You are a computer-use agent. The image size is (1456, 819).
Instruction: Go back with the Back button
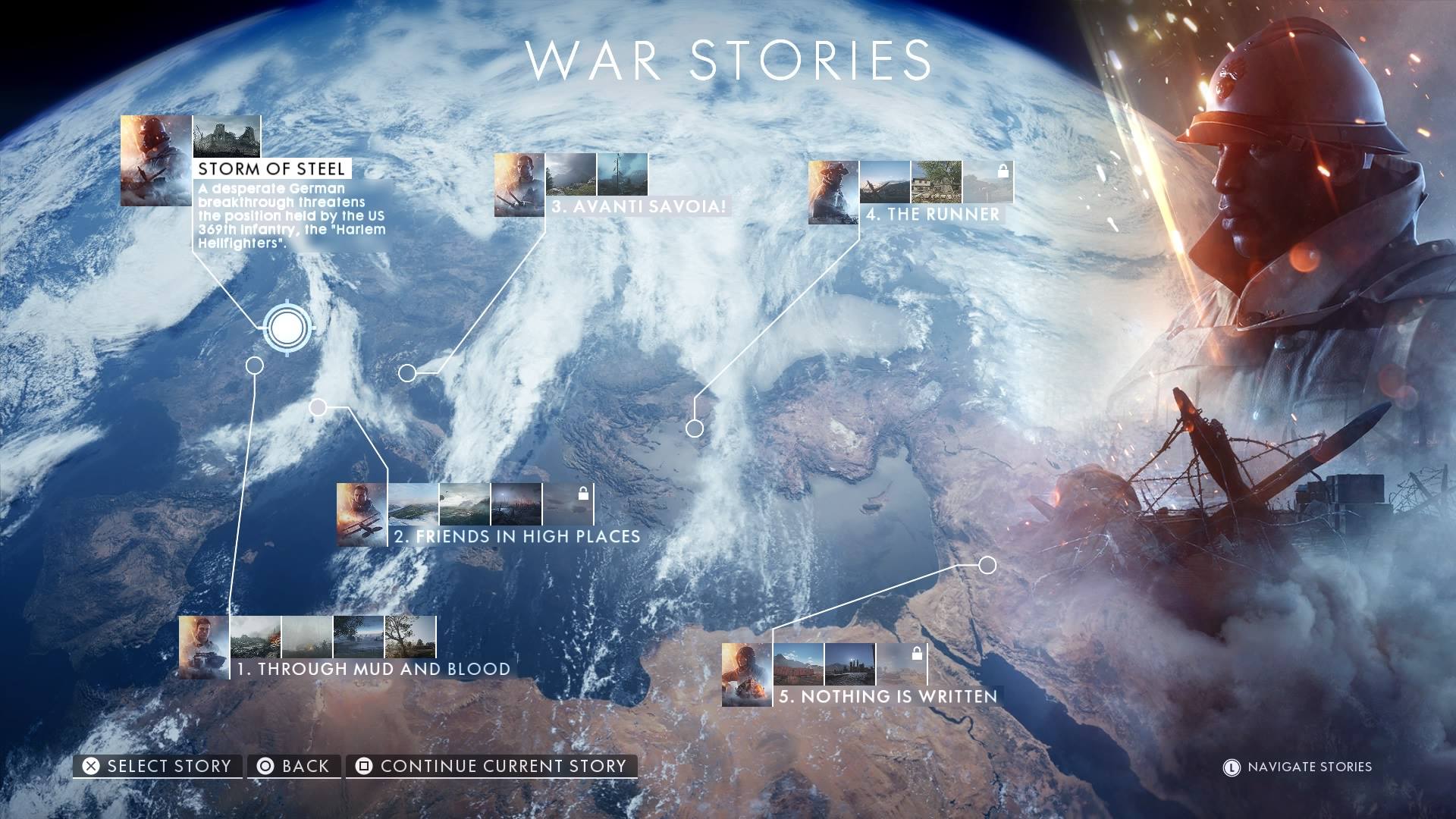click(293, 766)
